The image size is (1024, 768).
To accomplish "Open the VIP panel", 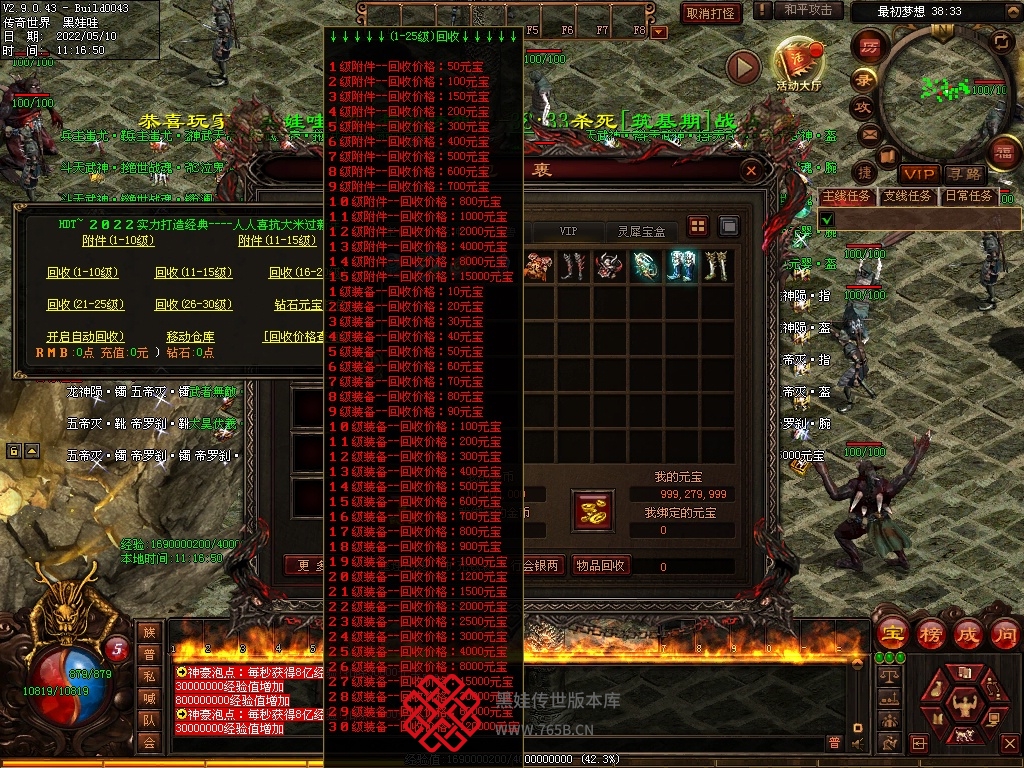I will tap(918, 174).
